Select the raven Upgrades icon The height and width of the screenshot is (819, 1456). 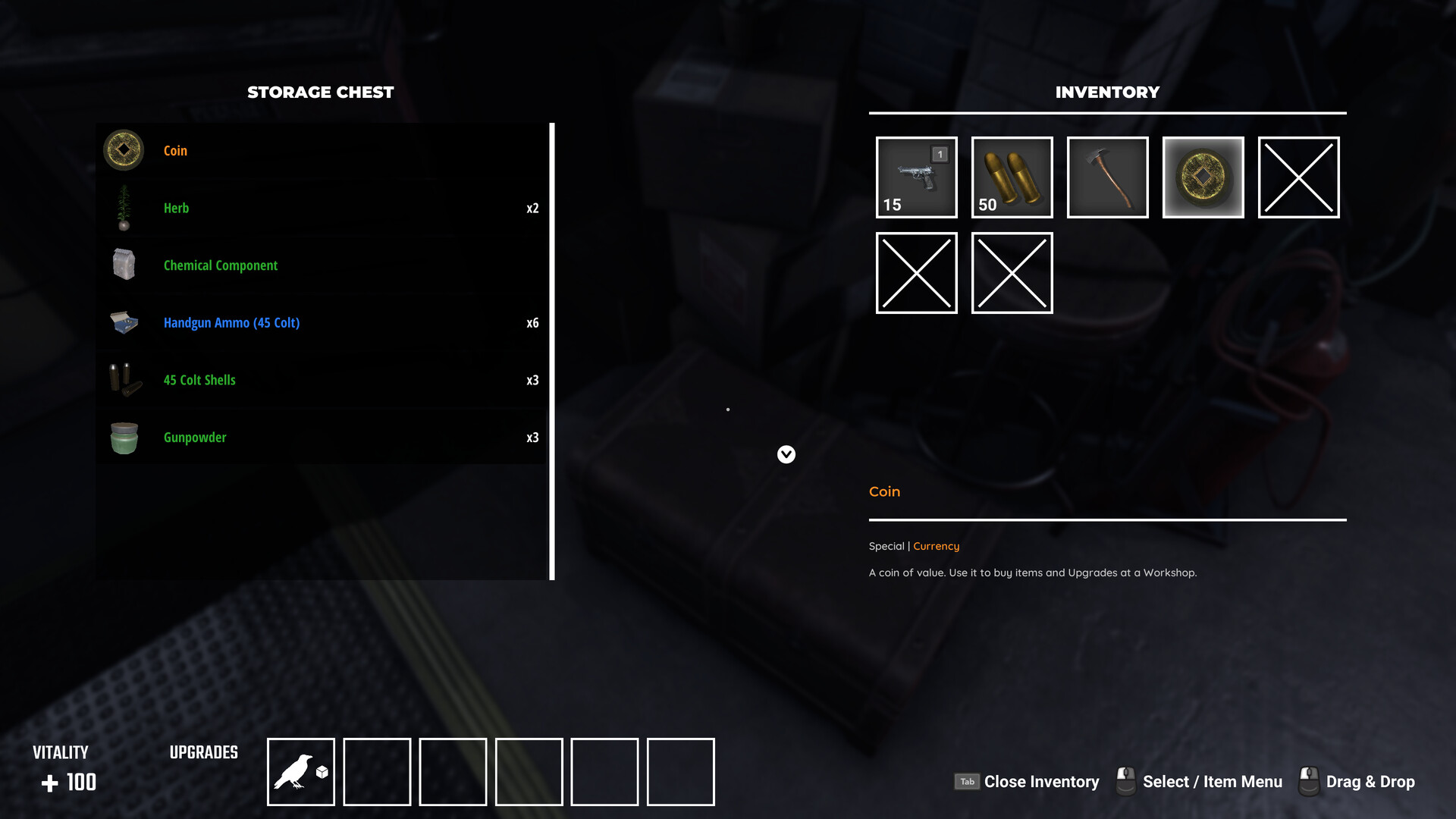[x=300, y=770]
